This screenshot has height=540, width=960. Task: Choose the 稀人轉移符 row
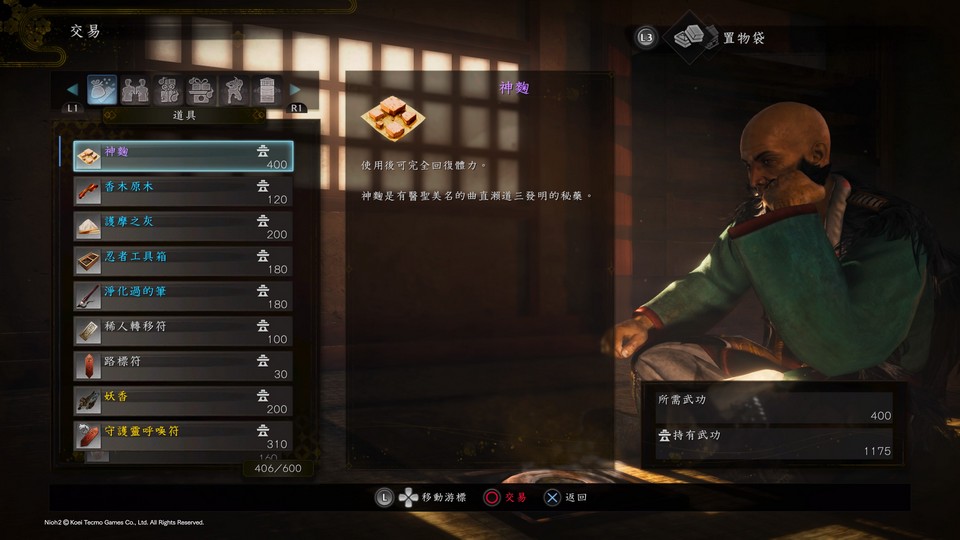coord(182,332)
